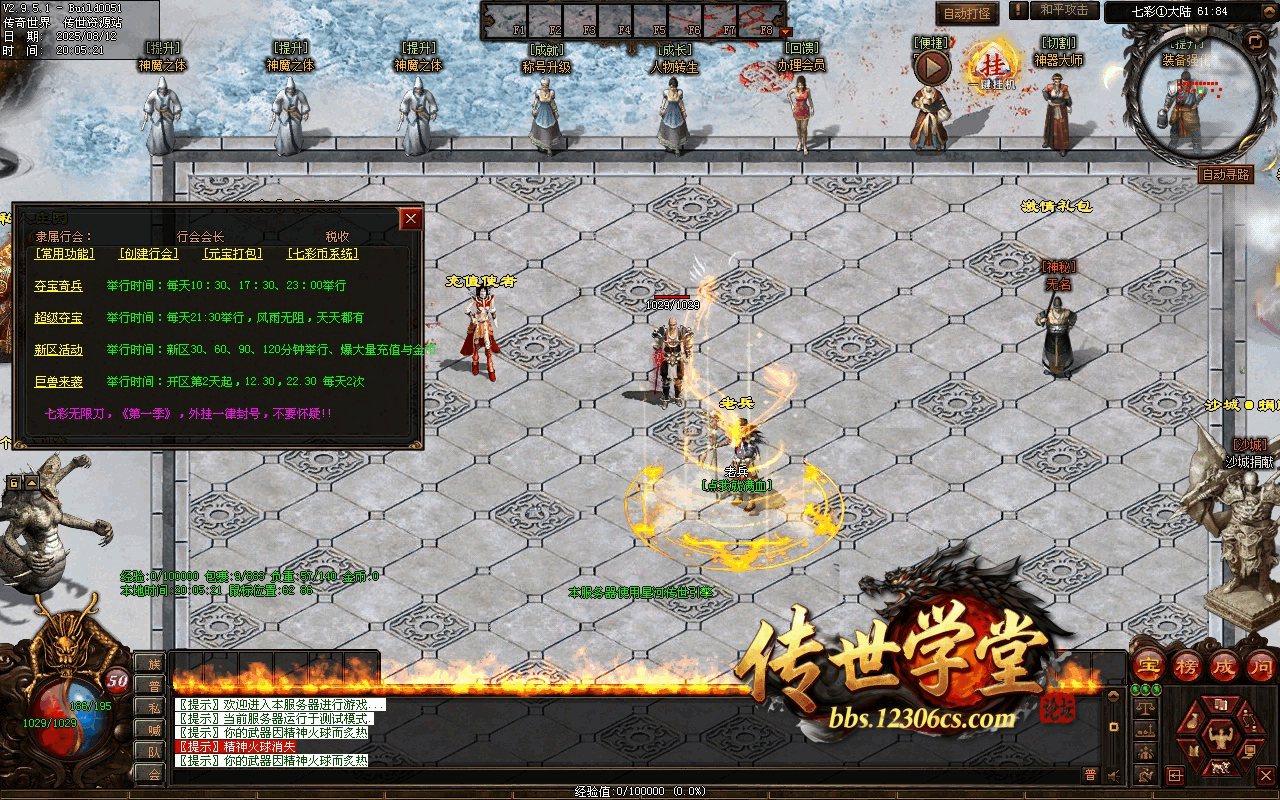
Task: Click the minimap refresh arrows button
Action: (1254, 41)
